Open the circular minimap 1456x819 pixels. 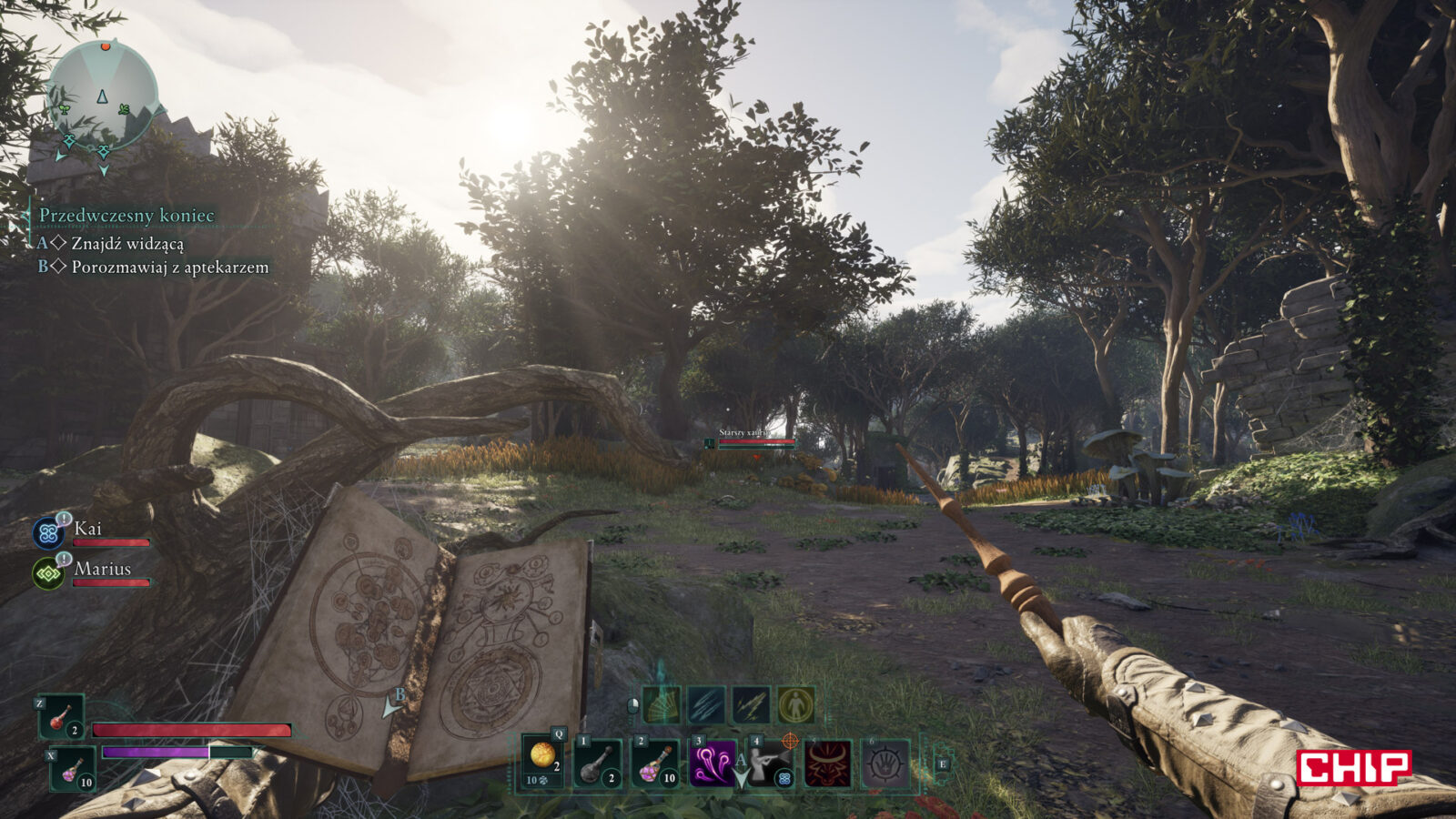point(102,95)
